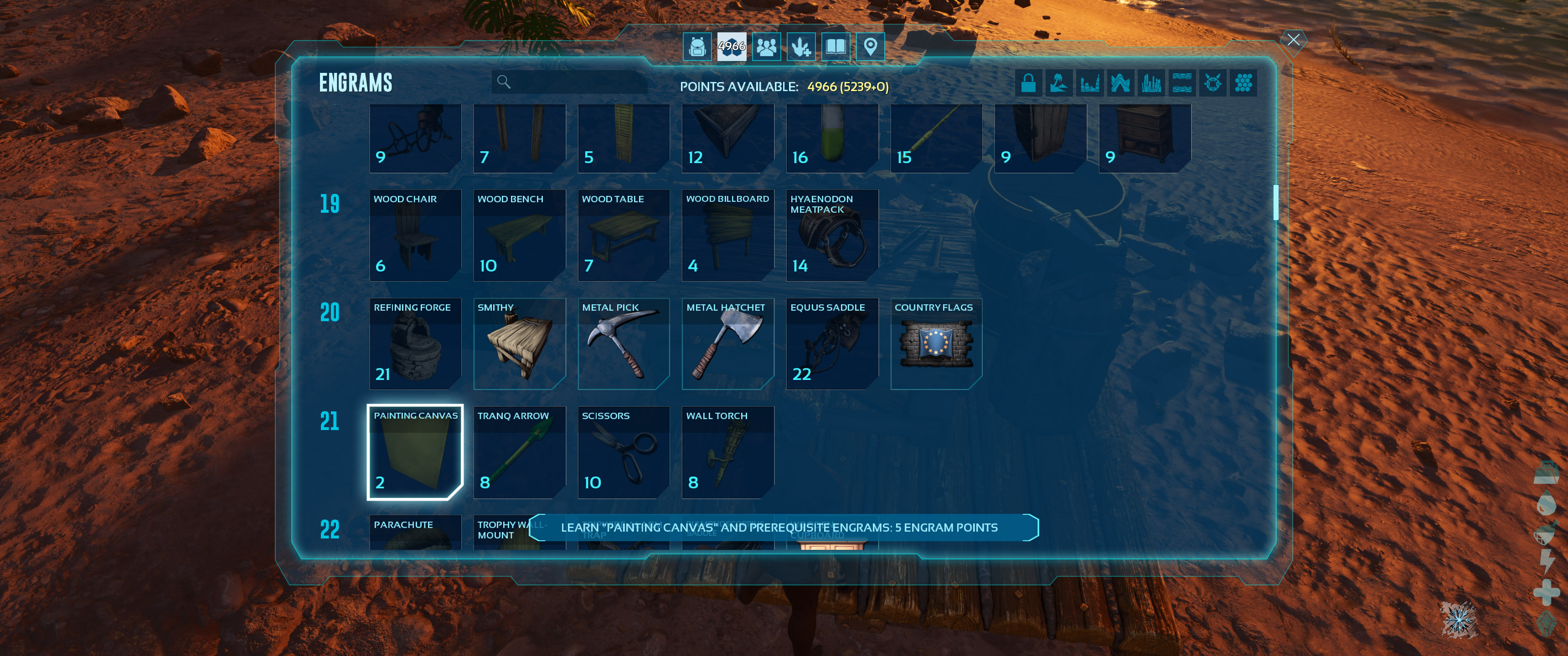Switch to the Country Flags engram entry
1568x656 pixels.
click(x=936, y=344)
